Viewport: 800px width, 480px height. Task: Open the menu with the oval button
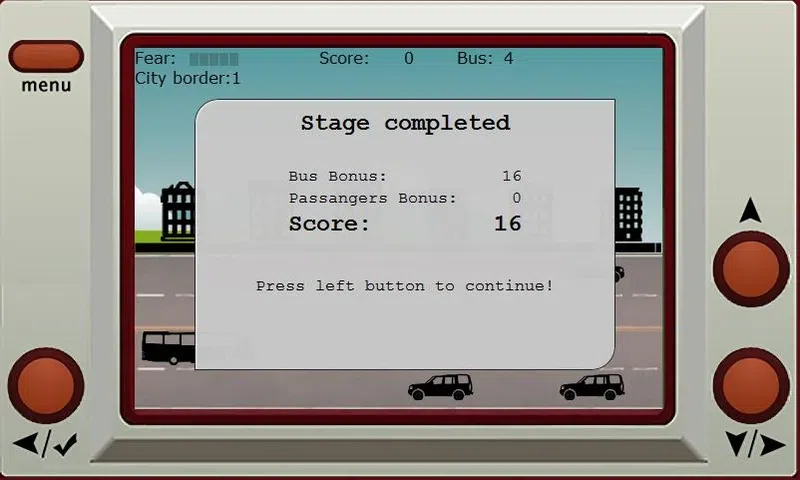[x=46, y=56]
